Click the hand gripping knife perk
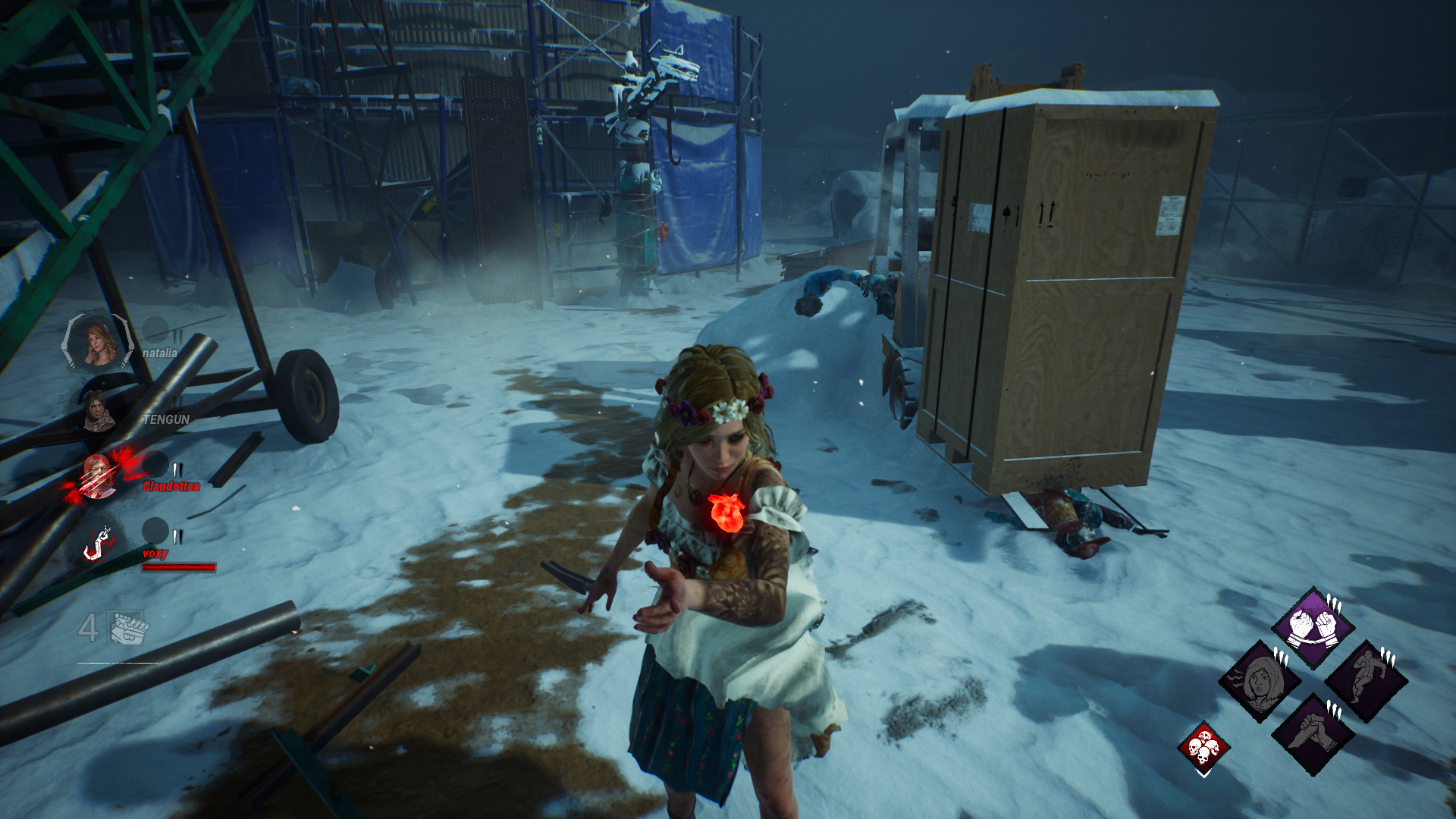1456x819 pixels. click(x=1313, y=734)
